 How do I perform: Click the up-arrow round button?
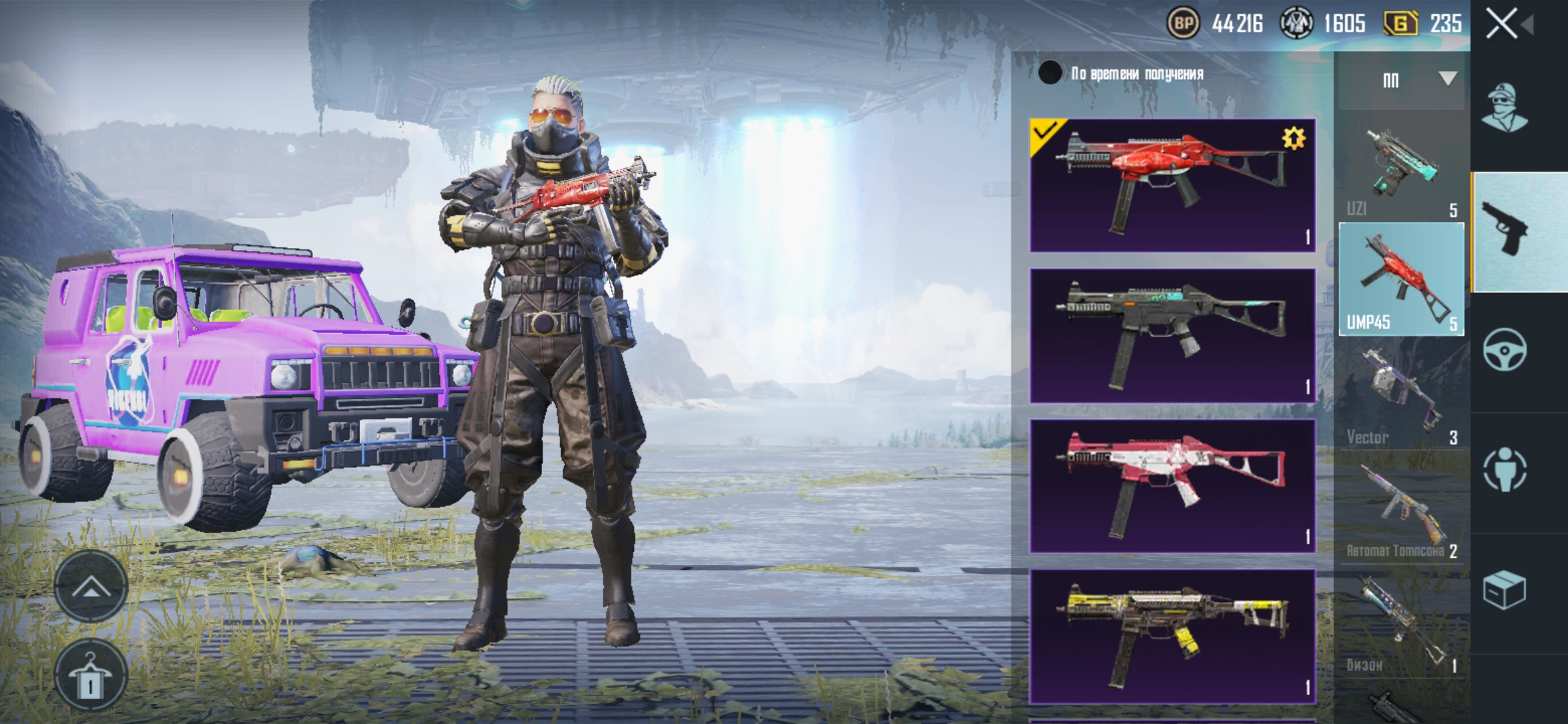[90, 587]
